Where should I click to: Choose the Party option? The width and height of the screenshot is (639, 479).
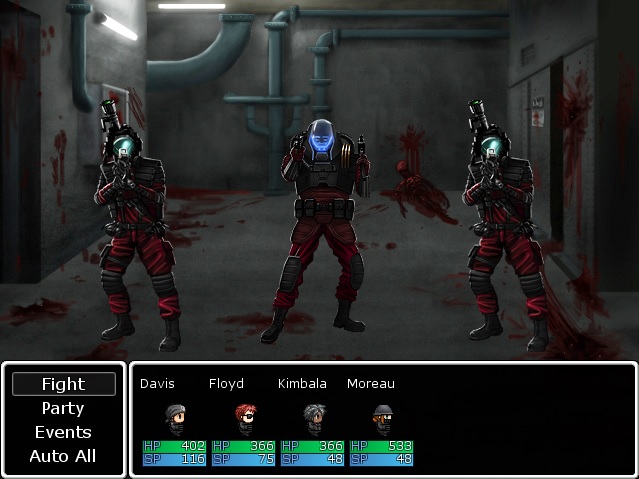pos(63,408)
